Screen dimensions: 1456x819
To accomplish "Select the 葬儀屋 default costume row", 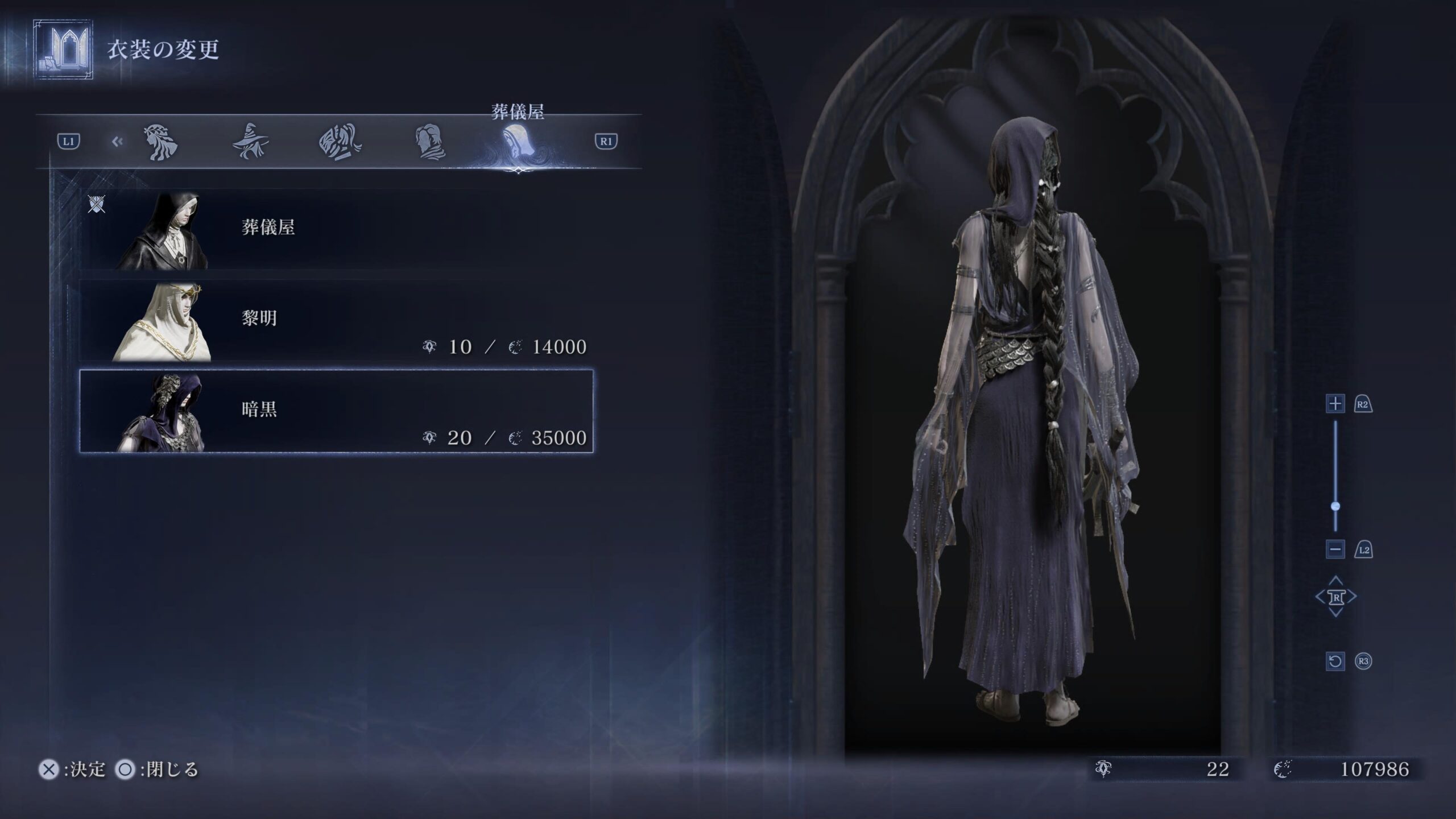I will [336, 229].
